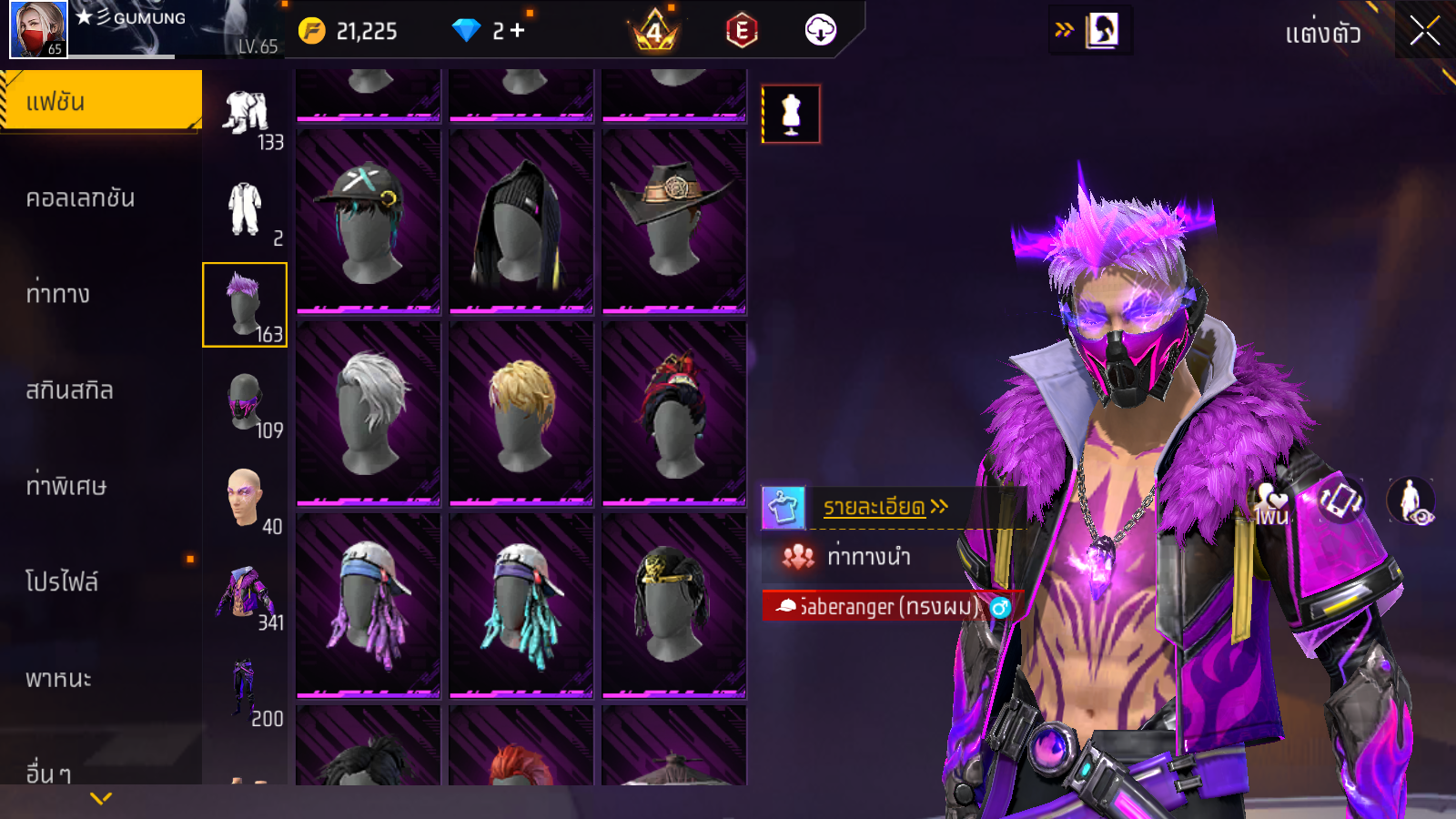This screenshot has height=819, width=1456.
Task: Choose the blonde hairstyle
Action: [x=521, y=412]
